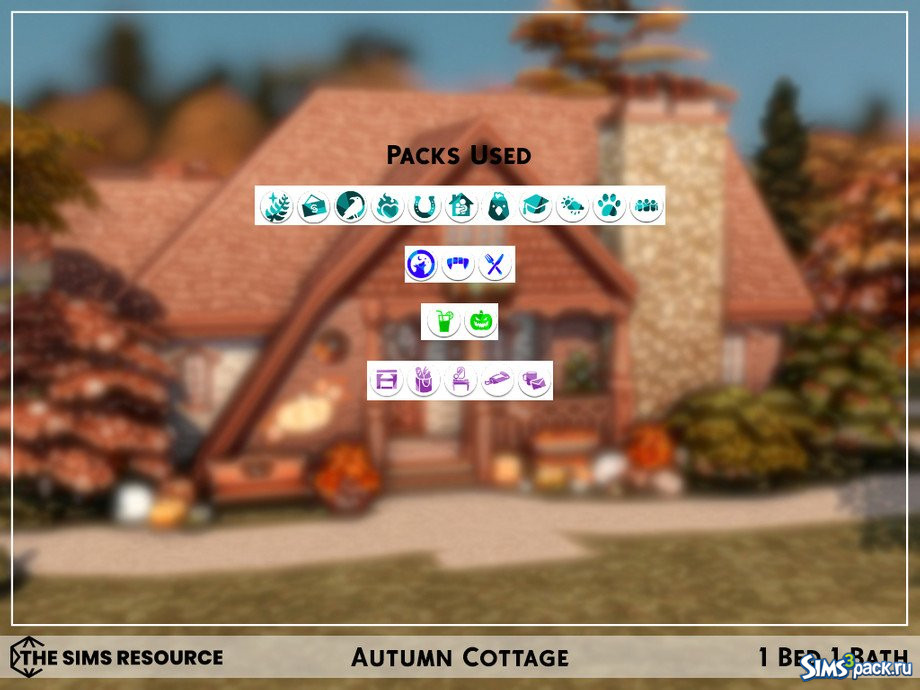920x690 pixels.
Task: Open The Sims Resource logo link
Action: click(117, 657)
